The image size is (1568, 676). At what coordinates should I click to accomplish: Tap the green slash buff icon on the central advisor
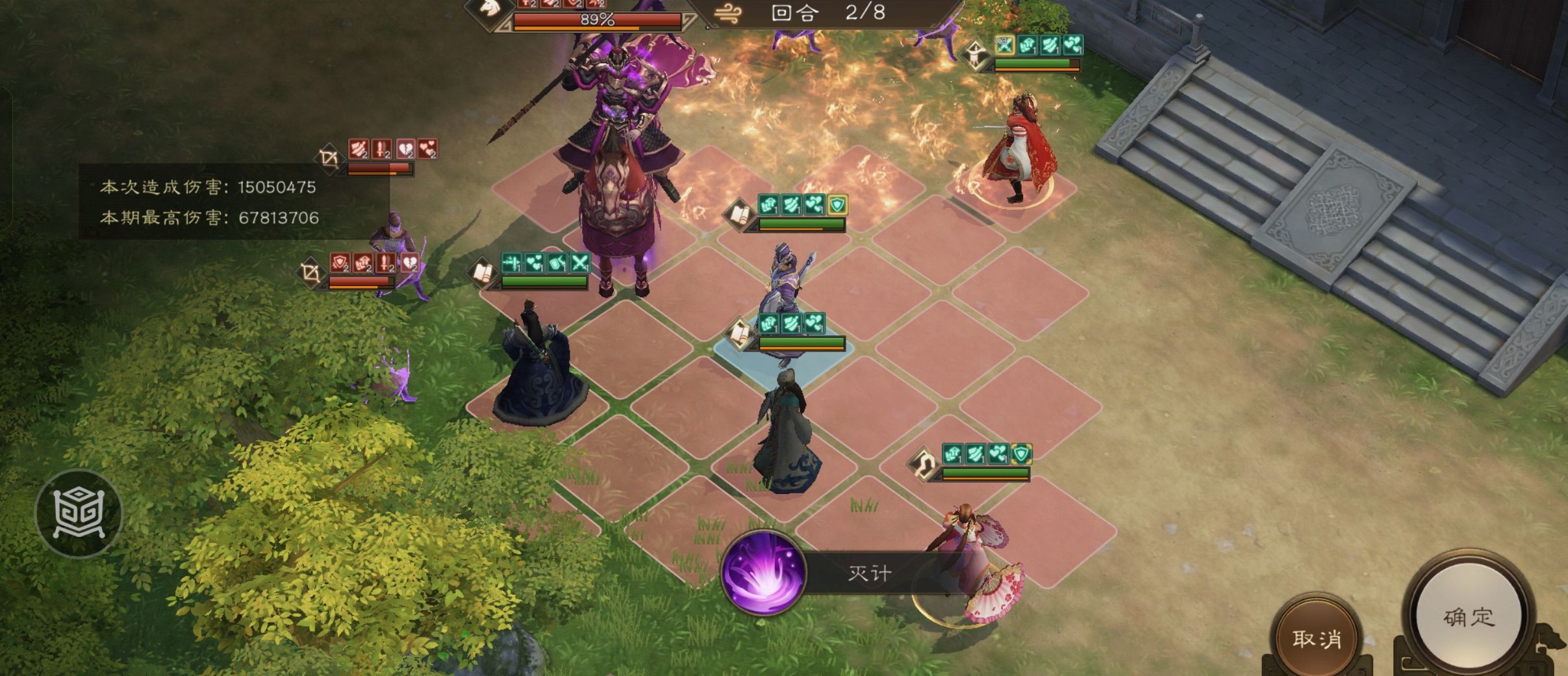click(x=791, y=324)
